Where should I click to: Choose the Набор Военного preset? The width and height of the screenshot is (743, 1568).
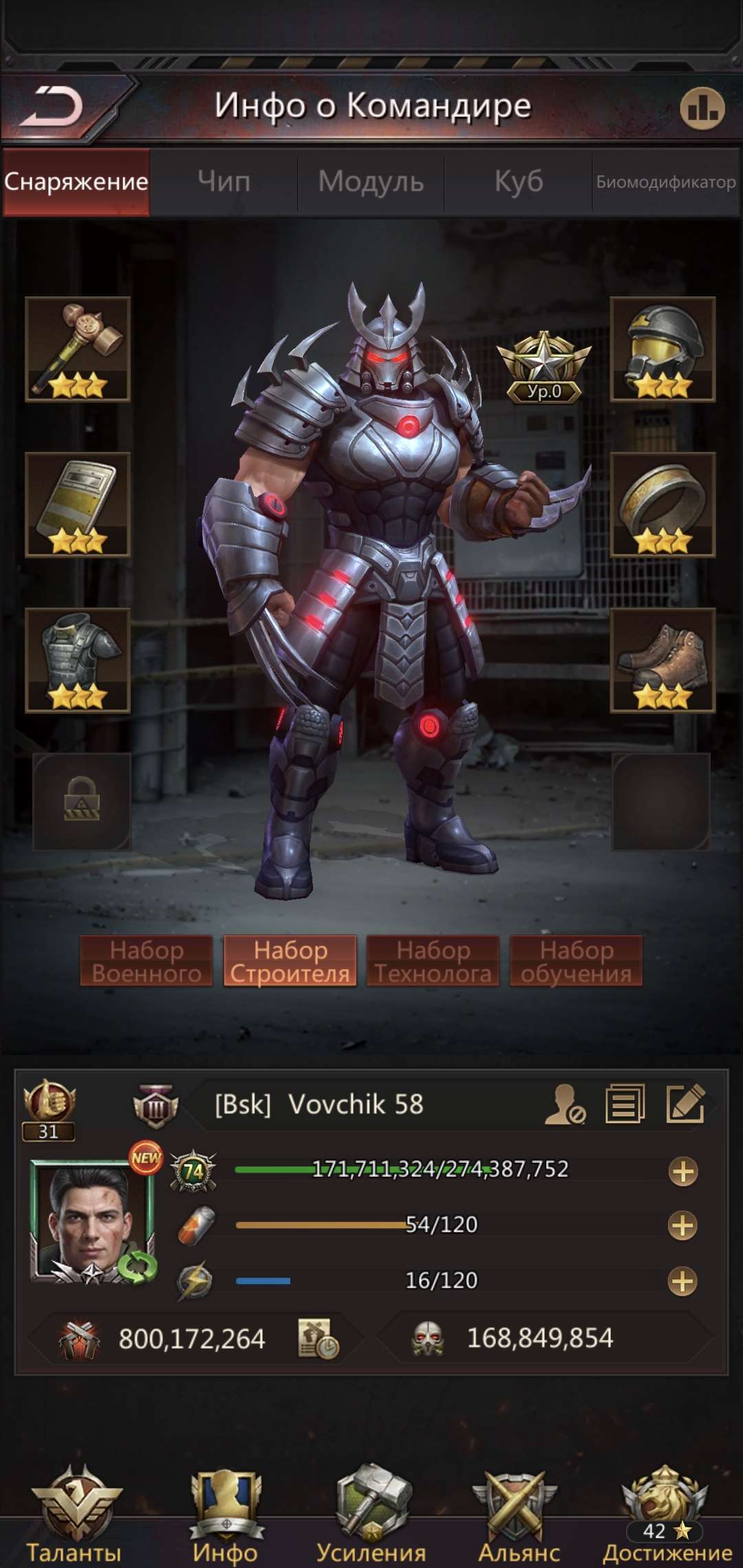coord(147,961)
